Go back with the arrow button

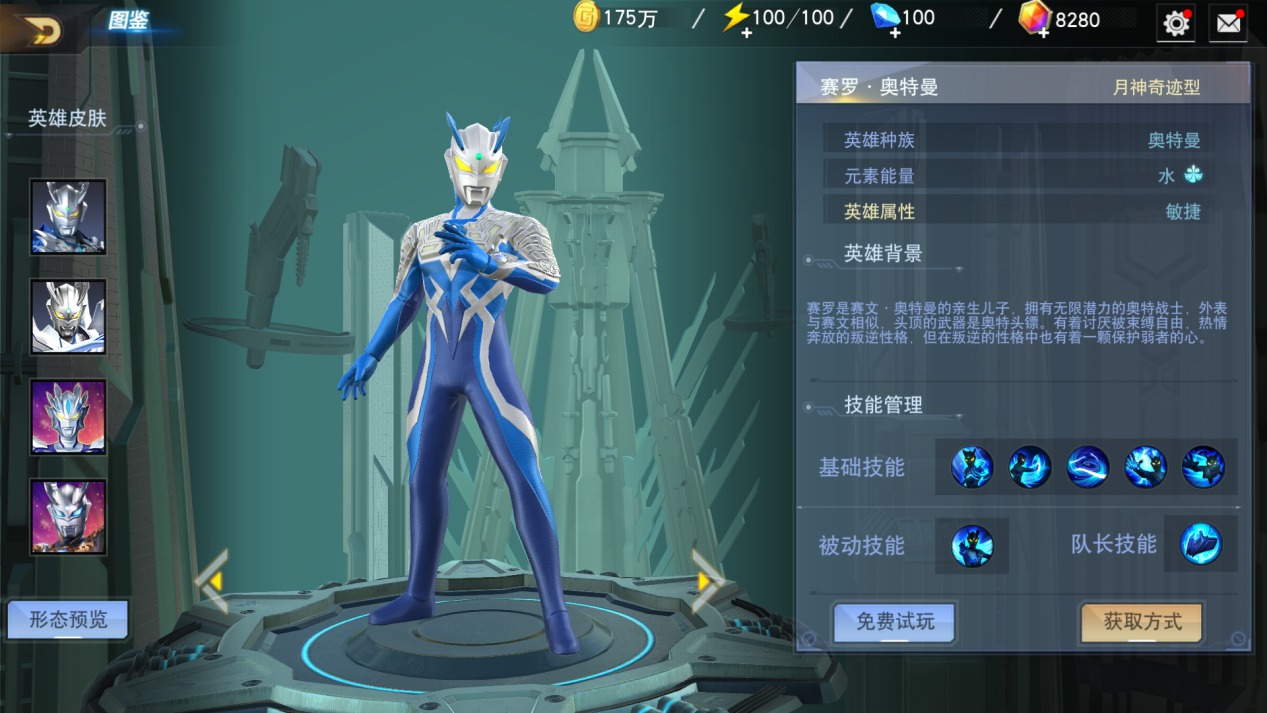38,30
